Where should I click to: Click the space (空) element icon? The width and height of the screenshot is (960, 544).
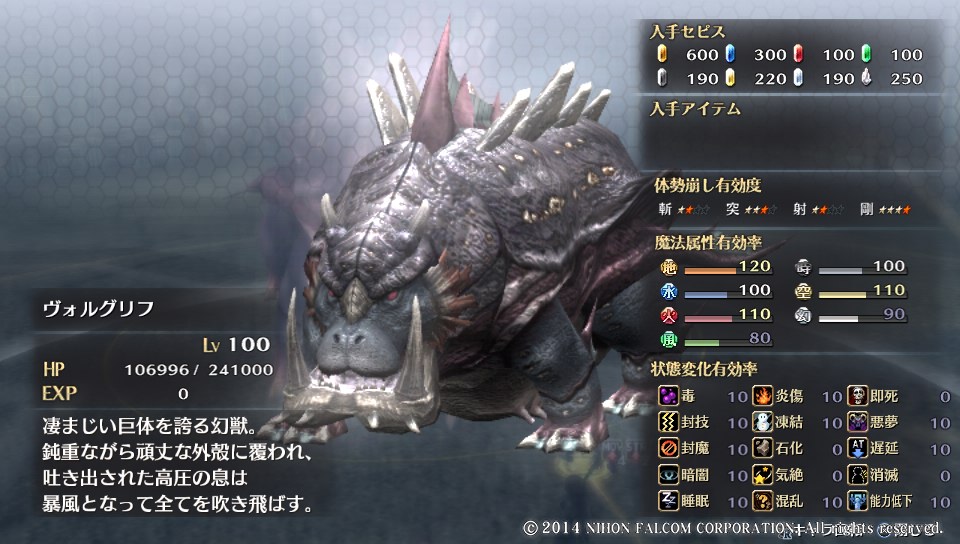coord(803,291)
